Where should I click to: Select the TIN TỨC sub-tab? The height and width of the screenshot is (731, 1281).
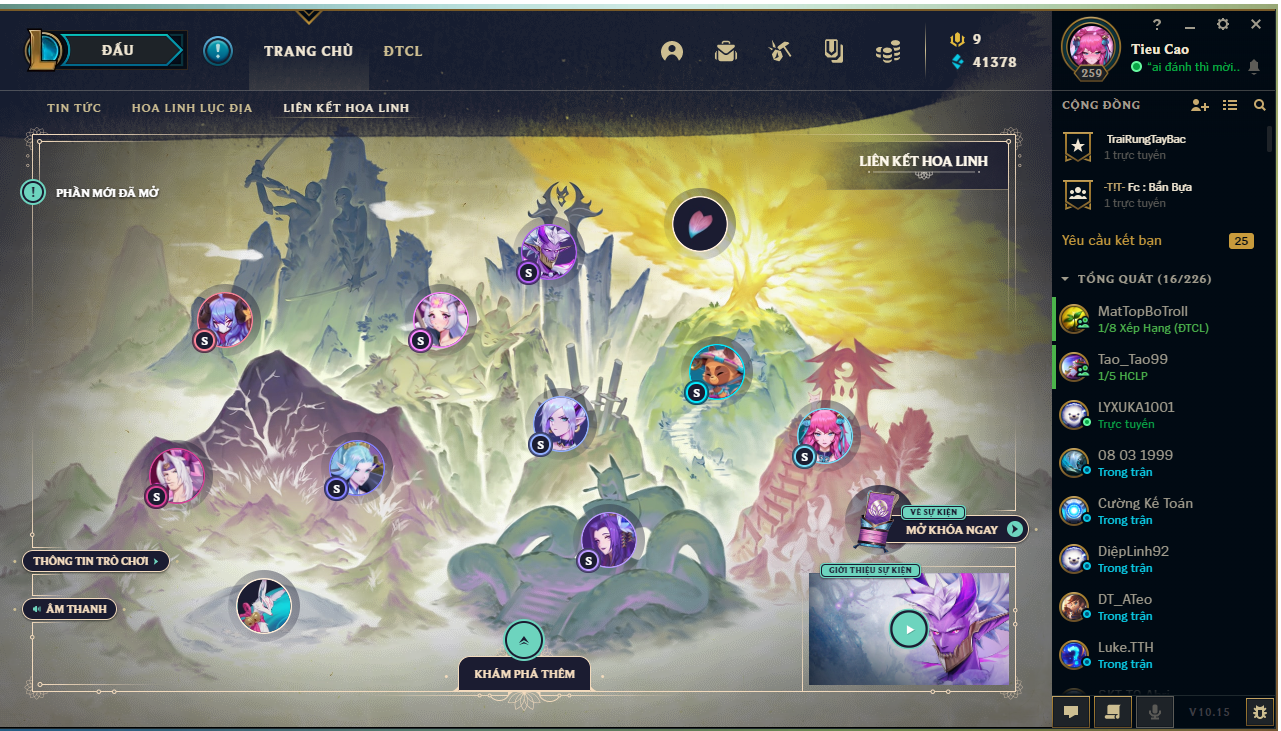74,108
